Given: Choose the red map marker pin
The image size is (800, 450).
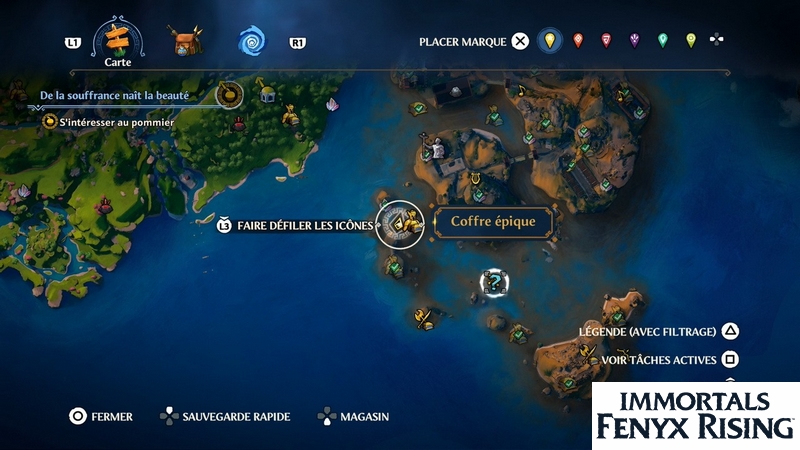Looking at the screenshot, I should [x=606, y=41].
